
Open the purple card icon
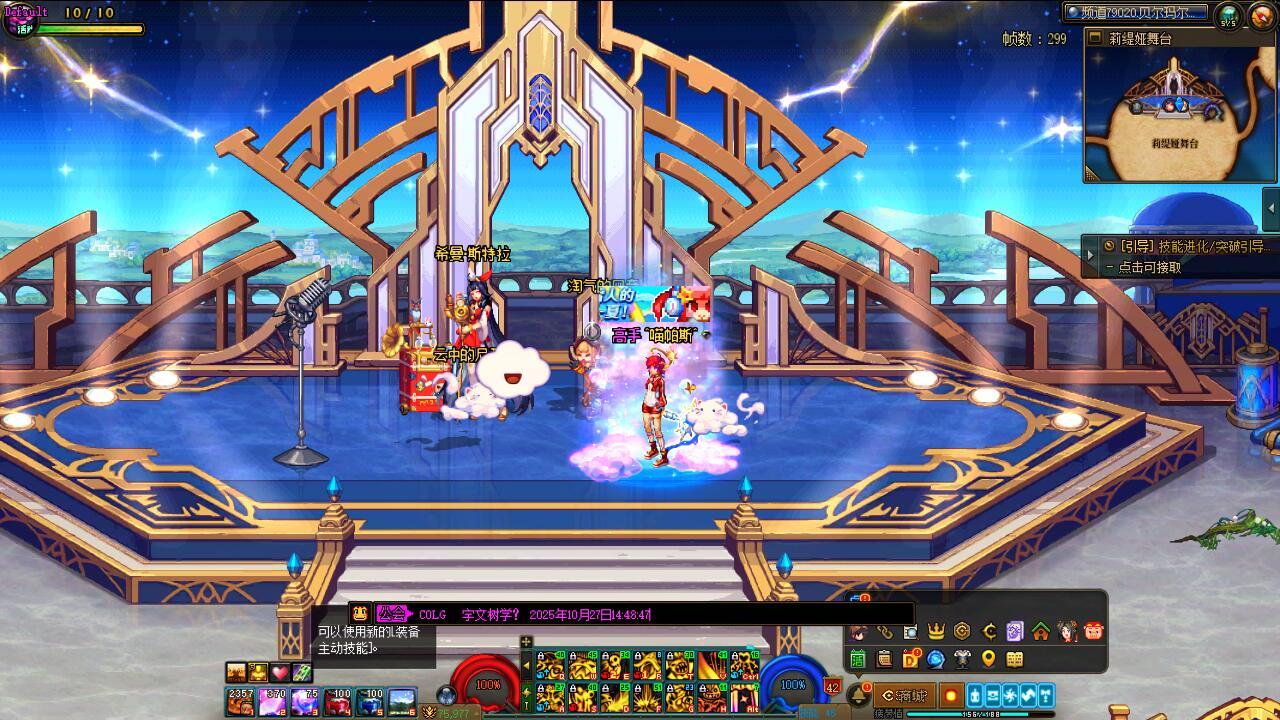[1015, 631]
